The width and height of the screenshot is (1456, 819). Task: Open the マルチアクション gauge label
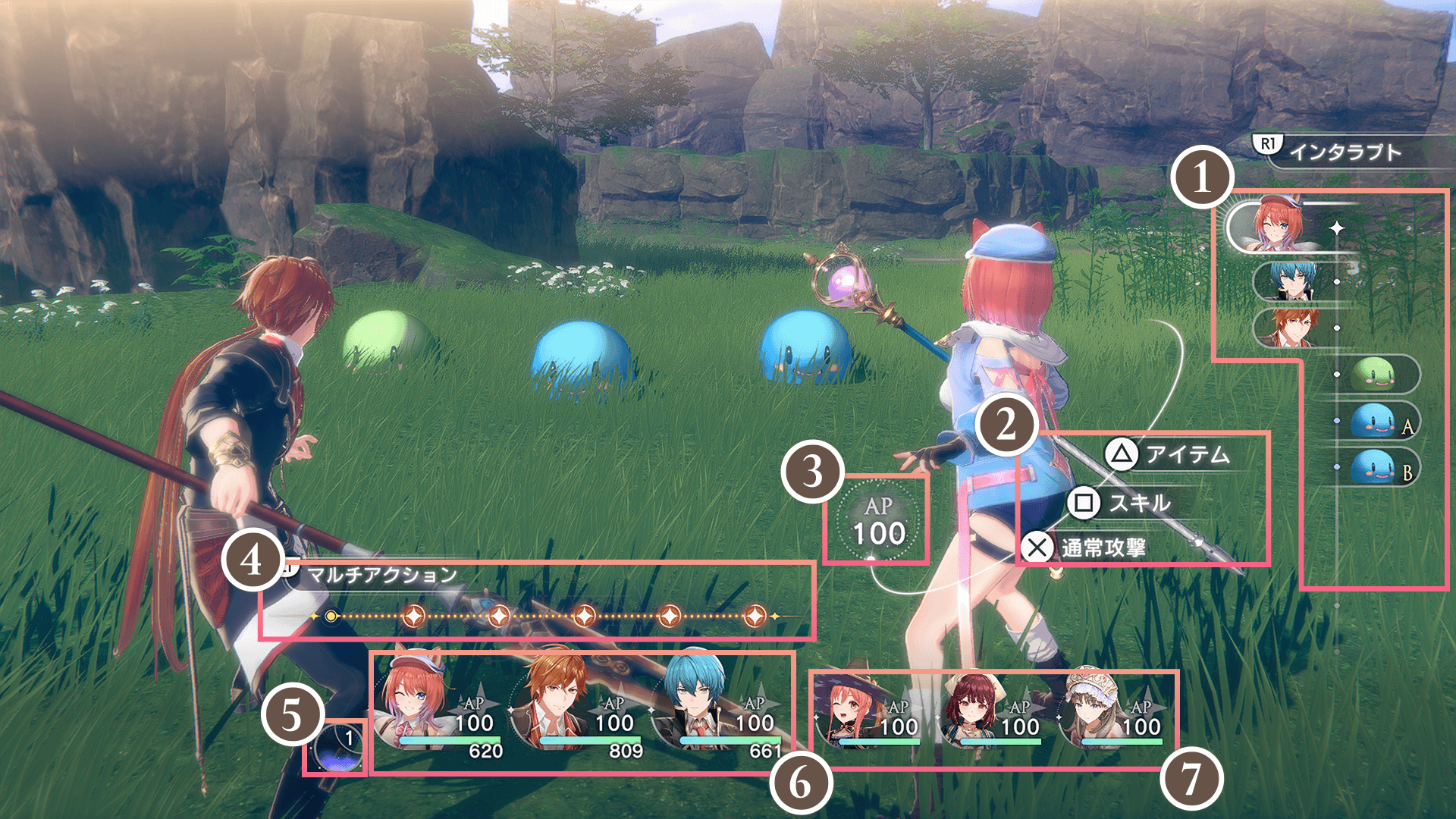(381, 575)
